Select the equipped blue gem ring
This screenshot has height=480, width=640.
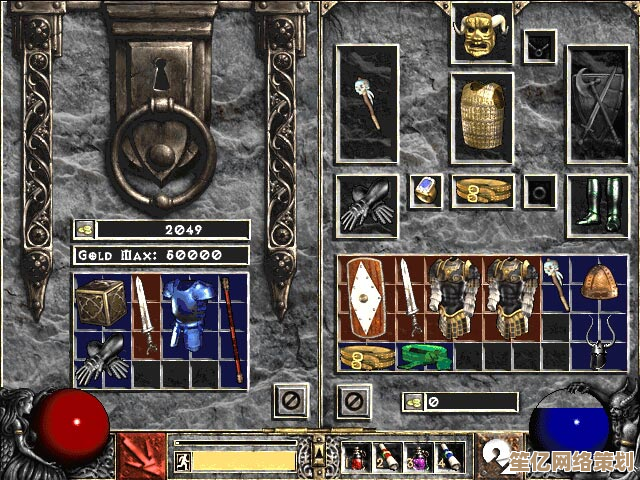(x=426, y=190)
